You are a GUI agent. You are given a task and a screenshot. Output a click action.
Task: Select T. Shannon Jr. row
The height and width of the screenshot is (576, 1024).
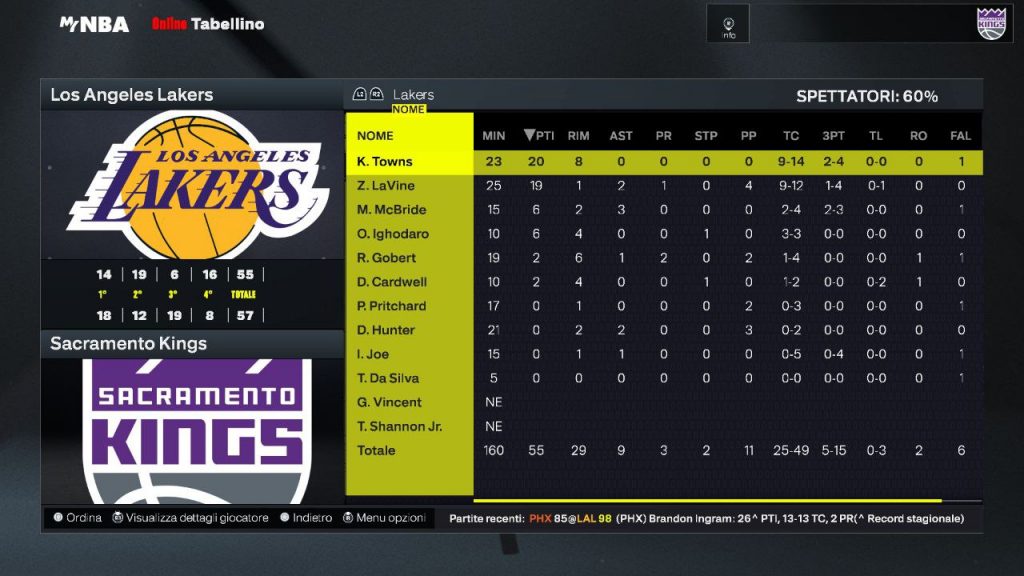(x=399, y=426)
